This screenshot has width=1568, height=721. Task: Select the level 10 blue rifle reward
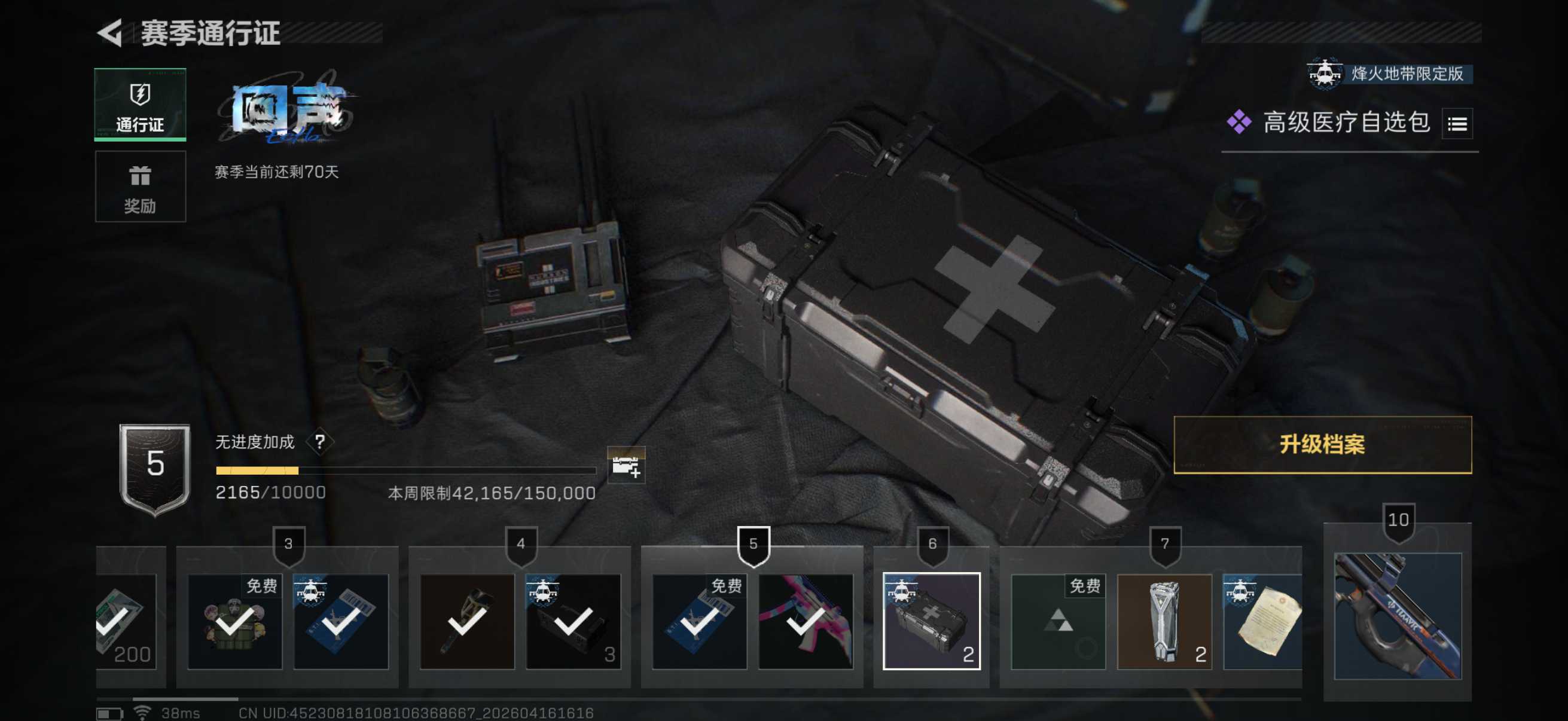tap(1397, 616)
